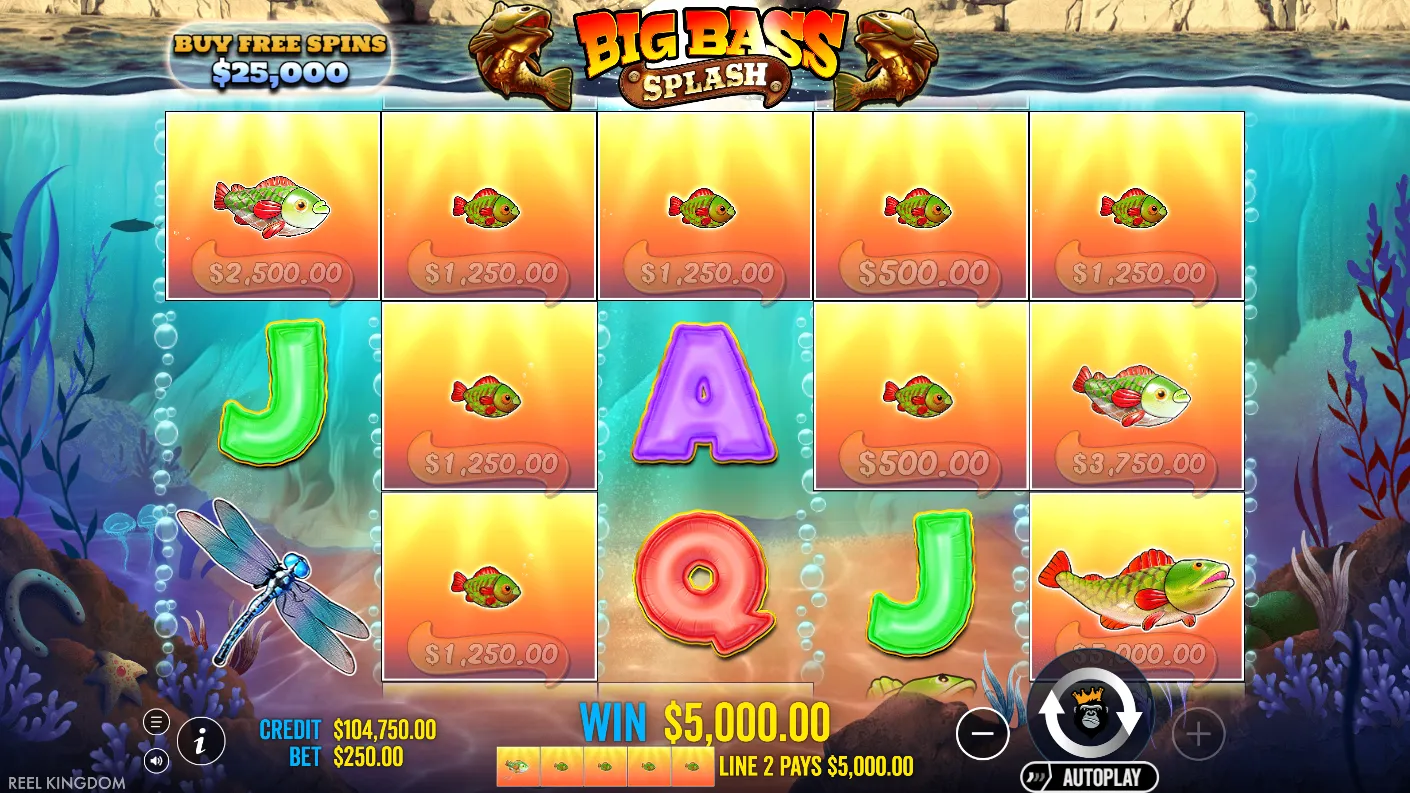The height and width of the screenshot is (793, 1410).
Task: Increase the bet with the plus icon
Action: coord(1198,734)
